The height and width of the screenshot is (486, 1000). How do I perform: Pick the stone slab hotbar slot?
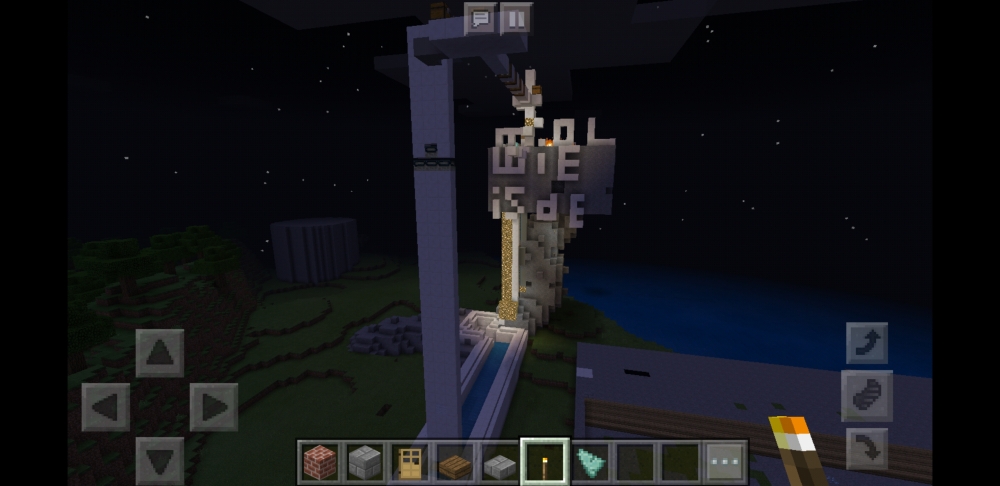500,462
